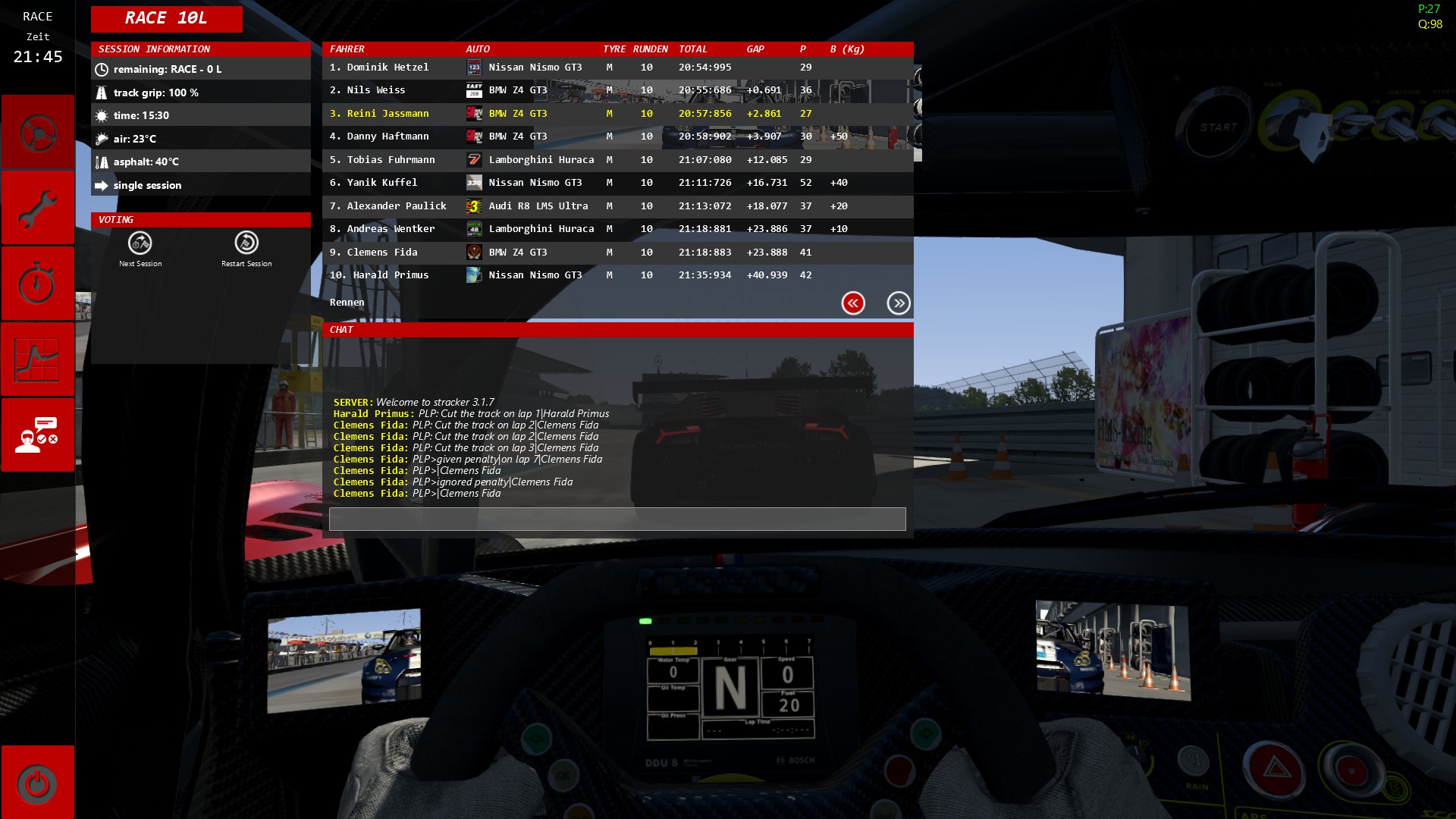
Task: Select Dominik Hetzel's result row
Action: 617,67
